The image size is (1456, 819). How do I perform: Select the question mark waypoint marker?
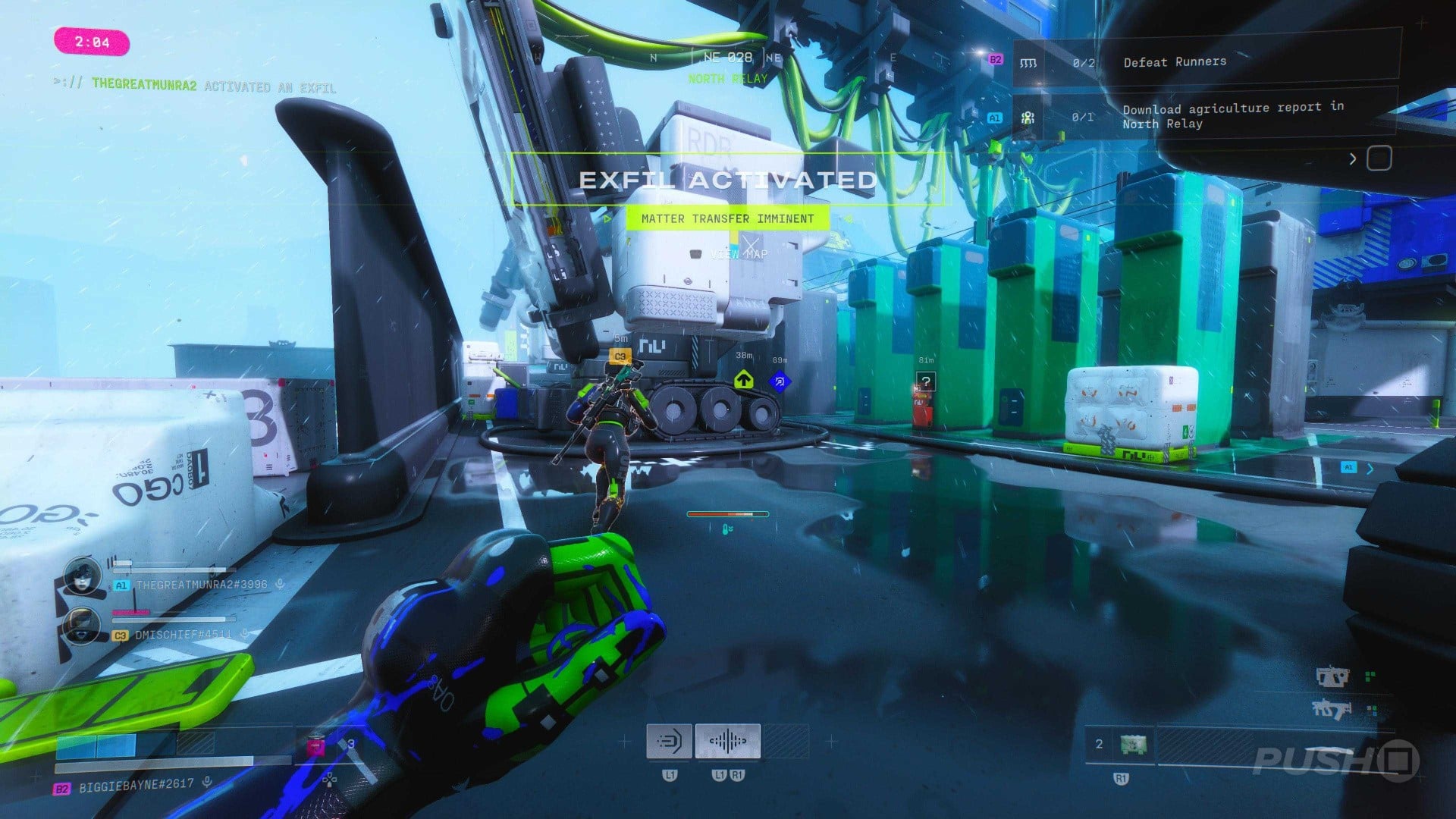pyautogui.click(x=925, y=381)
